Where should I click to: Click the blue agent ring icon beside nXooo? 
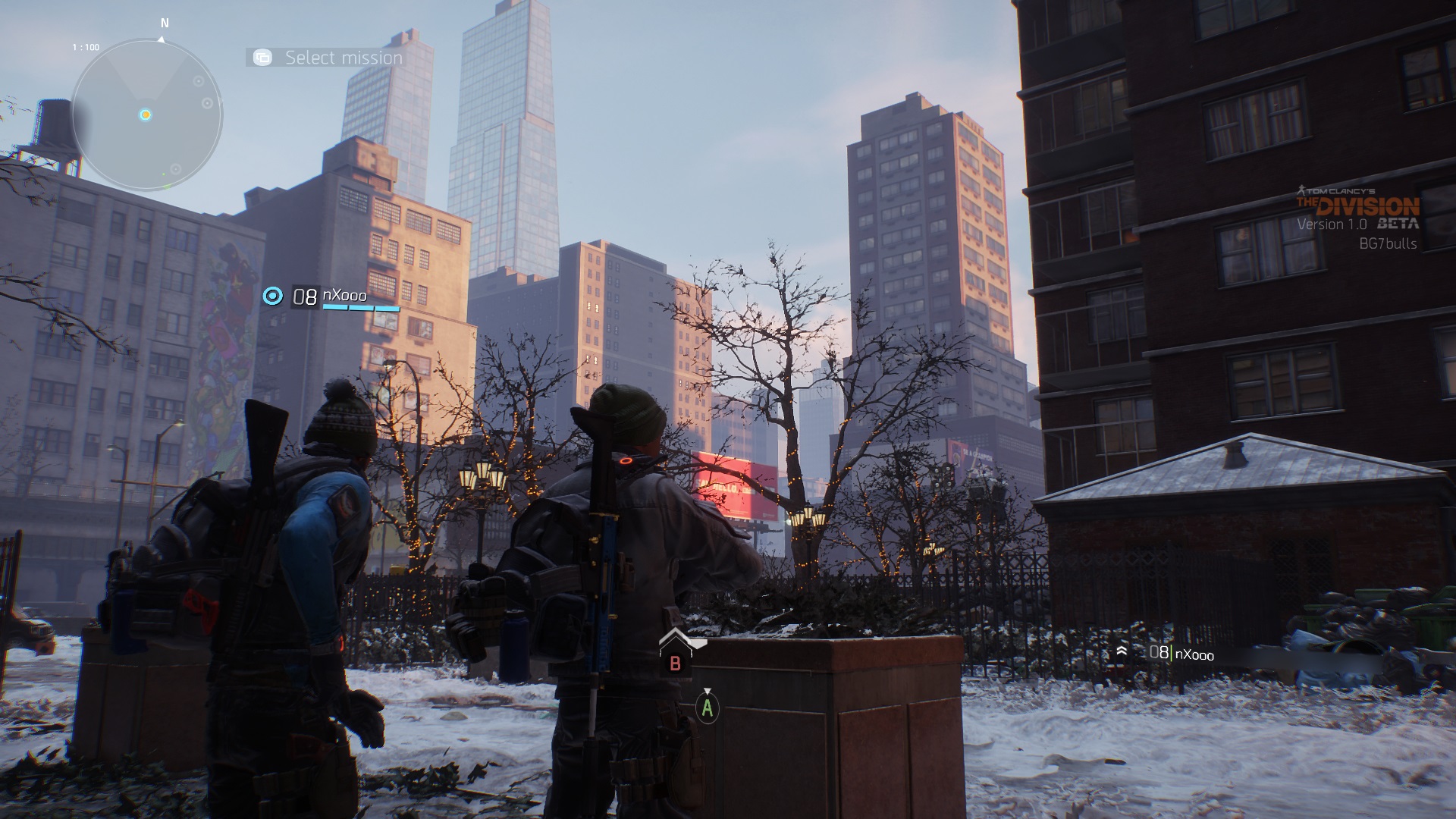click(x=273, y=296)
